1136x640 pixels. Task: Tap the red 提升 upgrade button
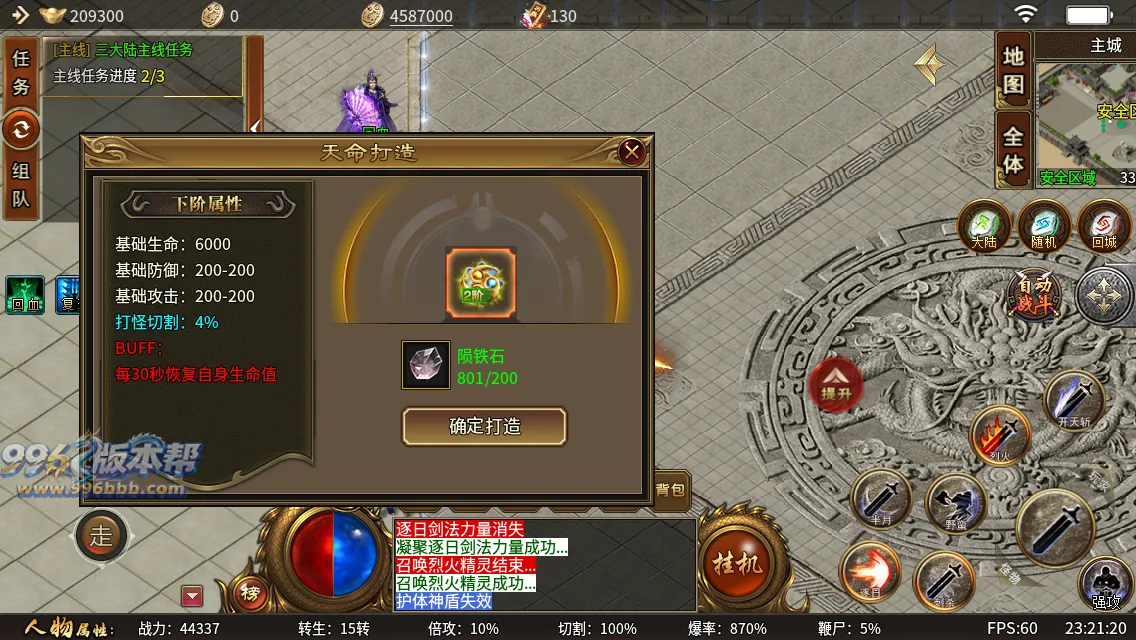[x=836, y=382]
